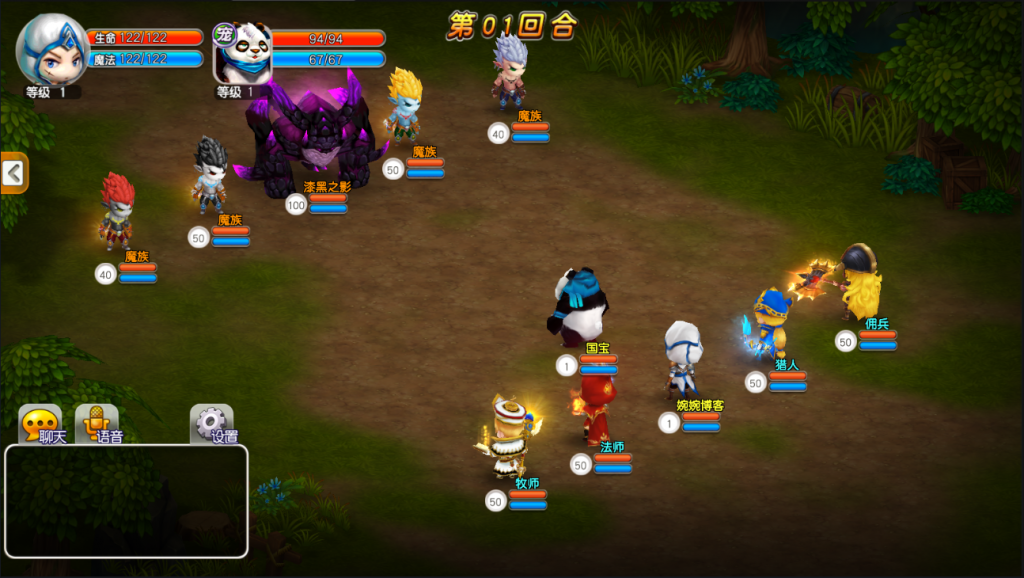
Task: Click inside the chat log box
Action: (126, 501)
